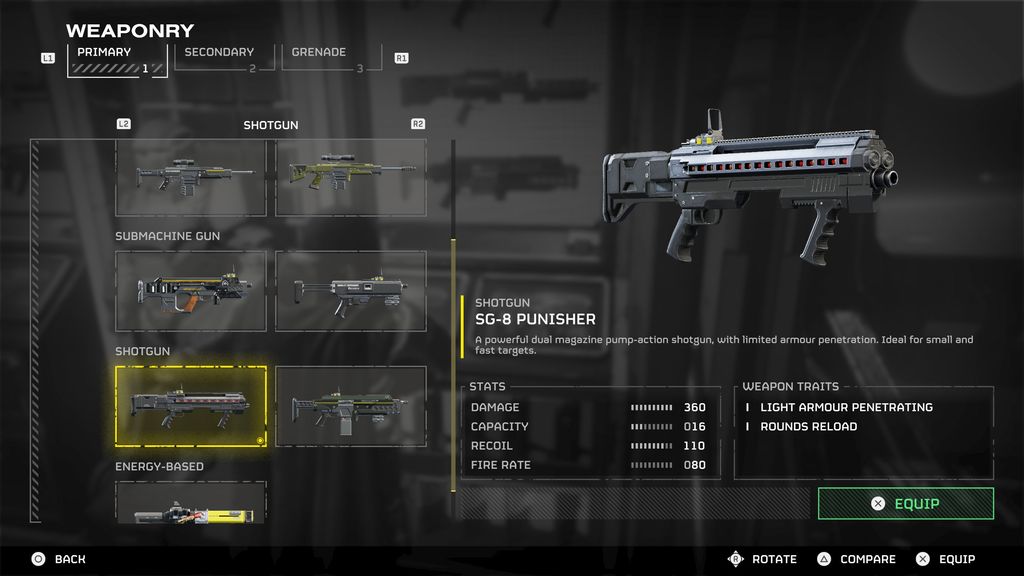Select the green scoped rifle tile
1024x576 pixels.
350,177
